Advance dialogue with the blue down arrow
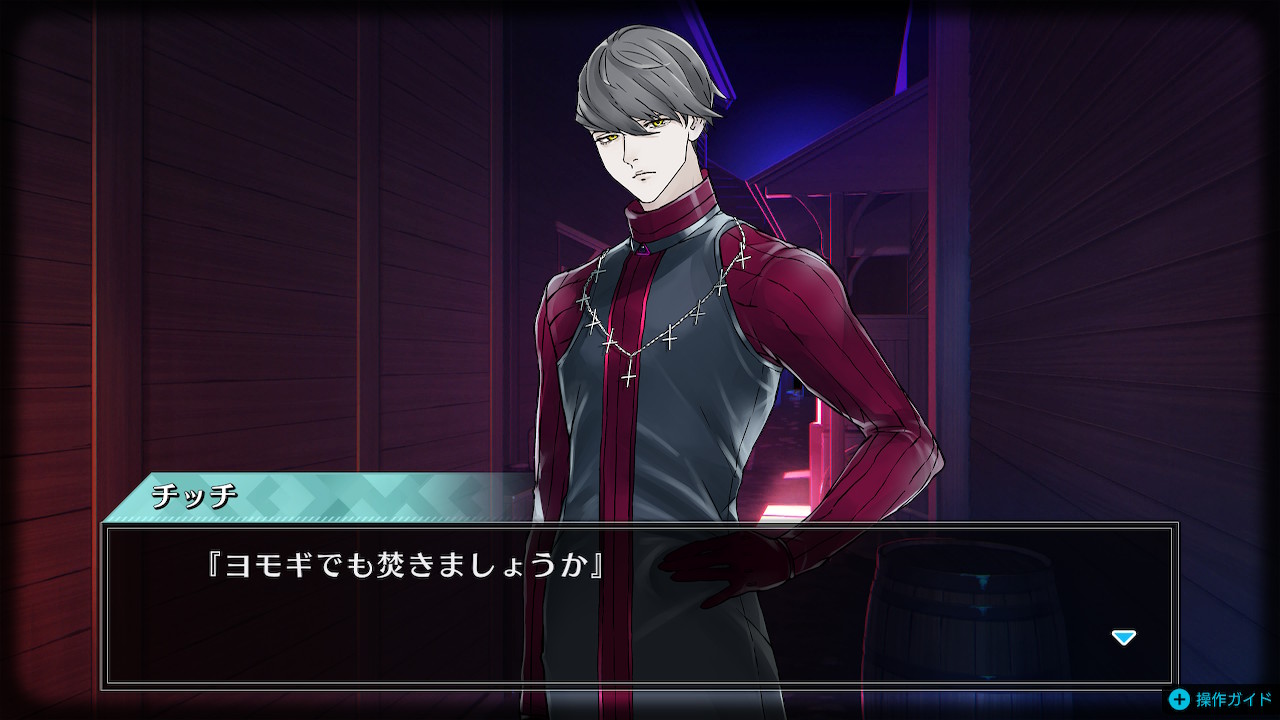1280x720 pixels. (x=1124, y=637)
